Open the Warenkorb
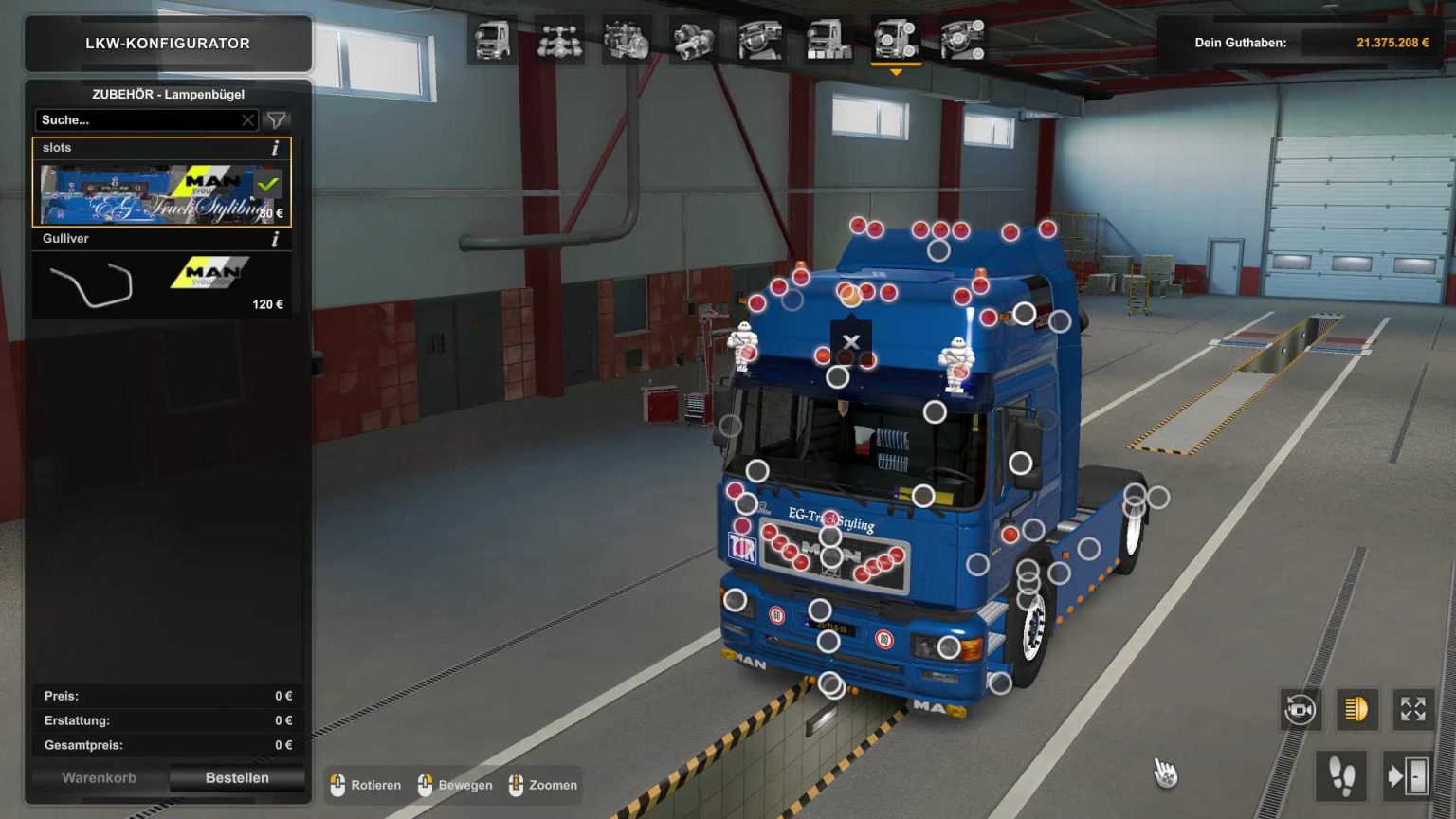Image resolution: width=1456 pixels, height=819 pixels. pos(98,777)
